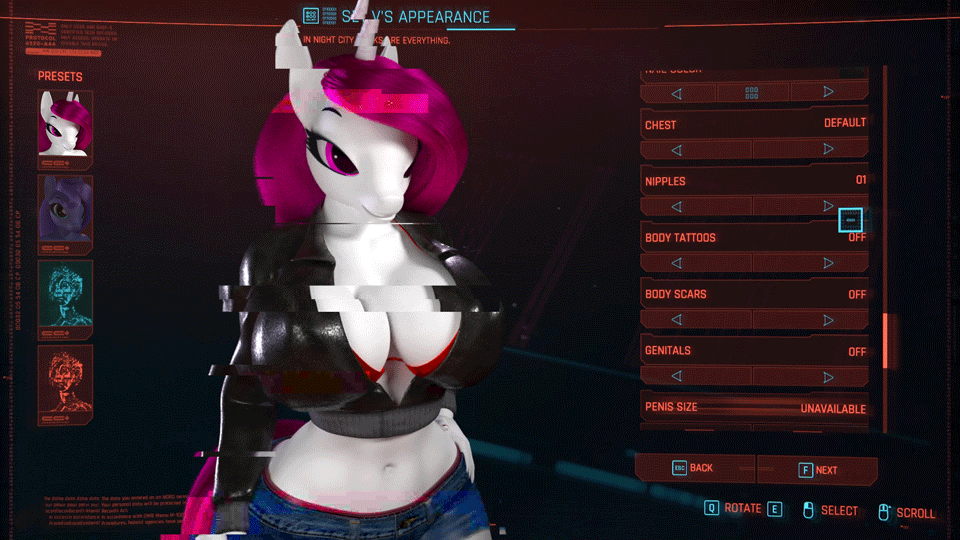Change Body Scars with right arrow

(828, 320)
